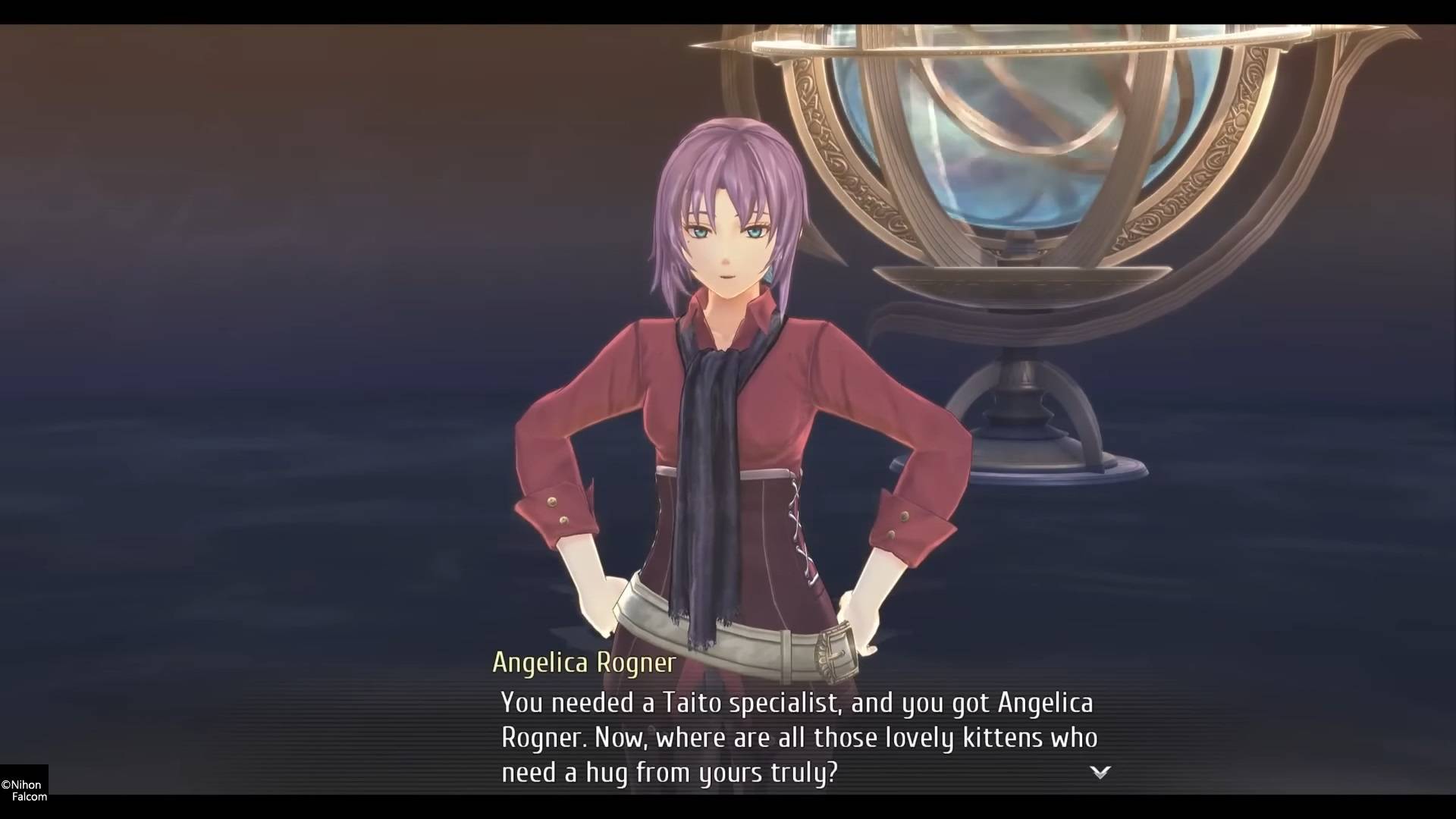Advance dialogue with the down arrow indicator
This screenshot has height=819, width=1456.
pyautogui.click(x=1100, y=772)
